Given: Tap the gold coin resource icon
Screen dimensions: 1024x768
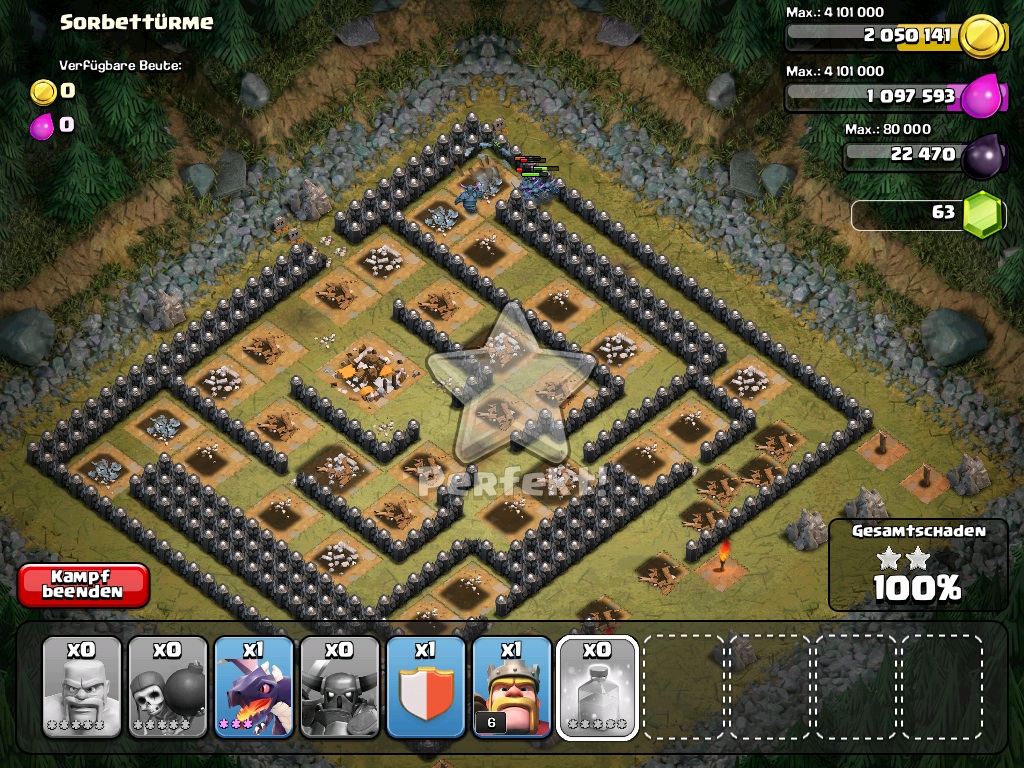Looking at the screenshot, I should (981, 37).
